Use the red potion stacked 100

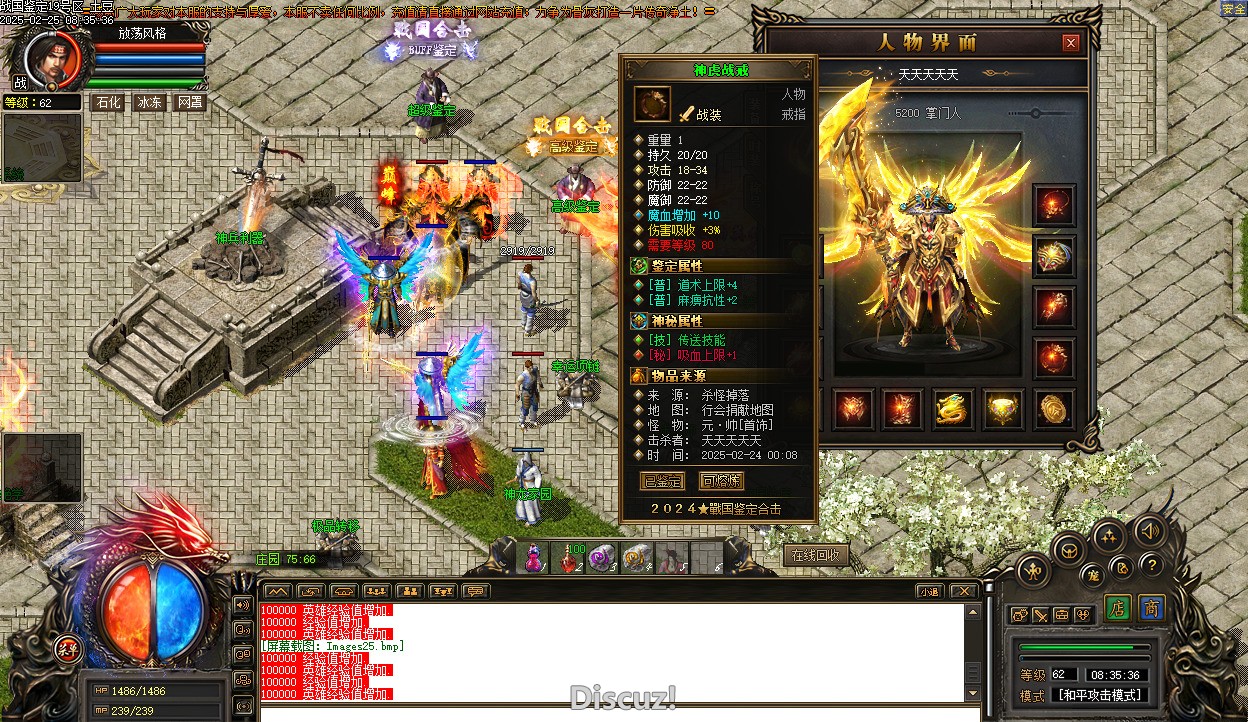point(570,558)
